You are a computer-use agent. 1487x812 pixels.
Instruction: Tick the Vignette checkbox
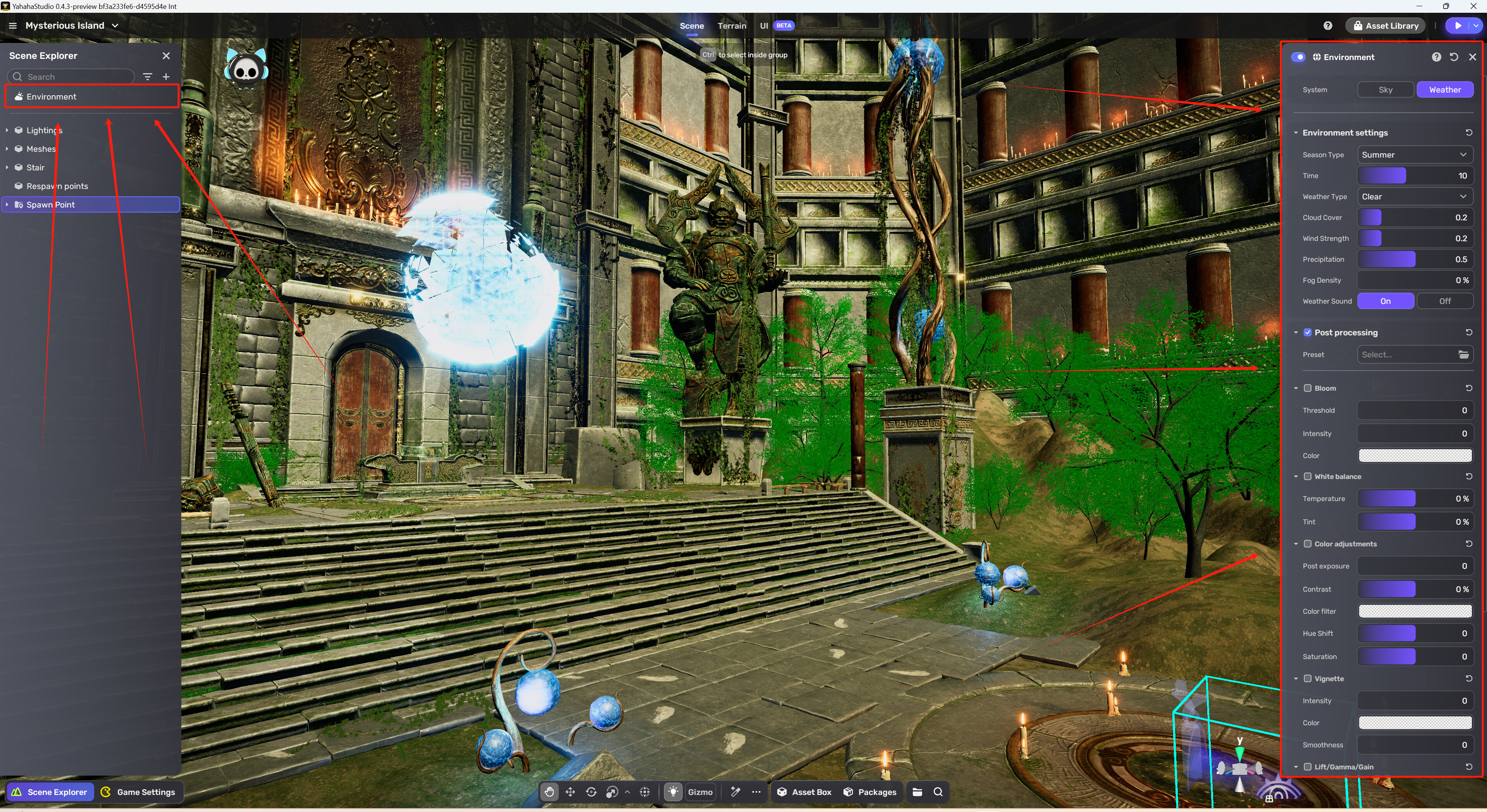click(x=1308, y=679)
